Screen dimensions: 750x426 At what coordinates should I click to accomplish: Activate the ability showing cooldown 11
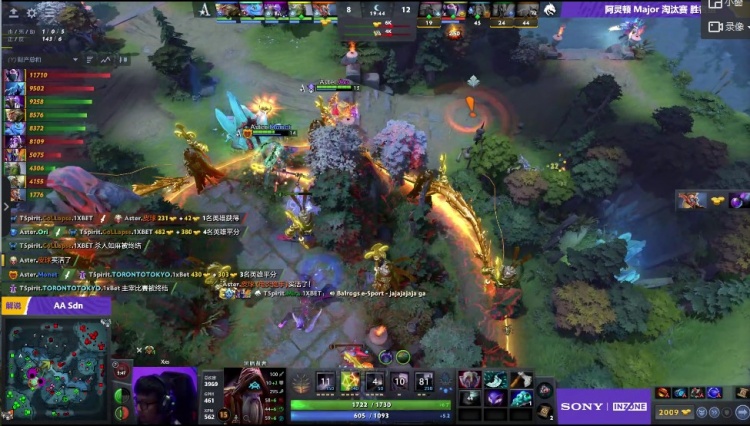pyautogui.click(x=325, y=381)
